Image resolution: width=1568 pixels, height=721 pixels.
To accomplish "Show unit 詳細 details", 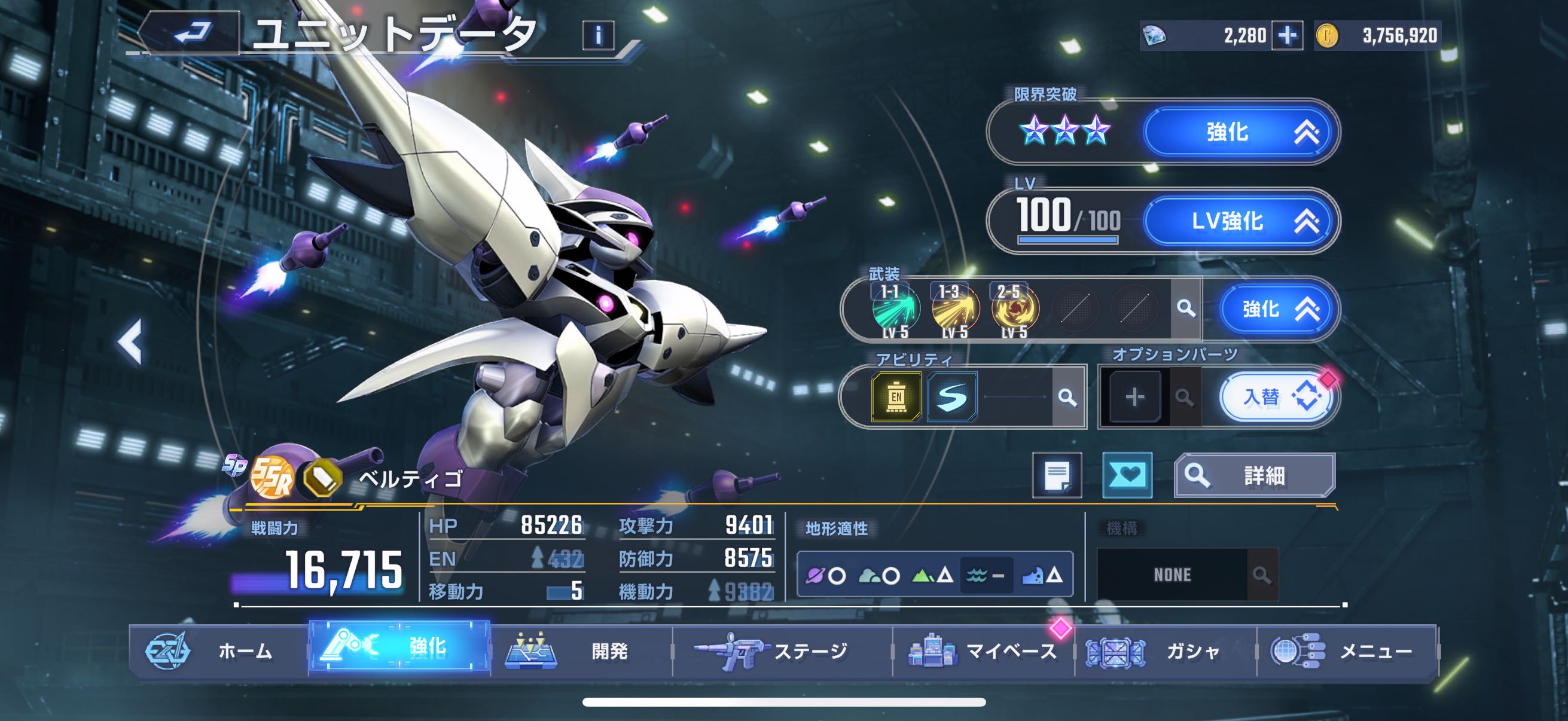I will [1255, 475].
